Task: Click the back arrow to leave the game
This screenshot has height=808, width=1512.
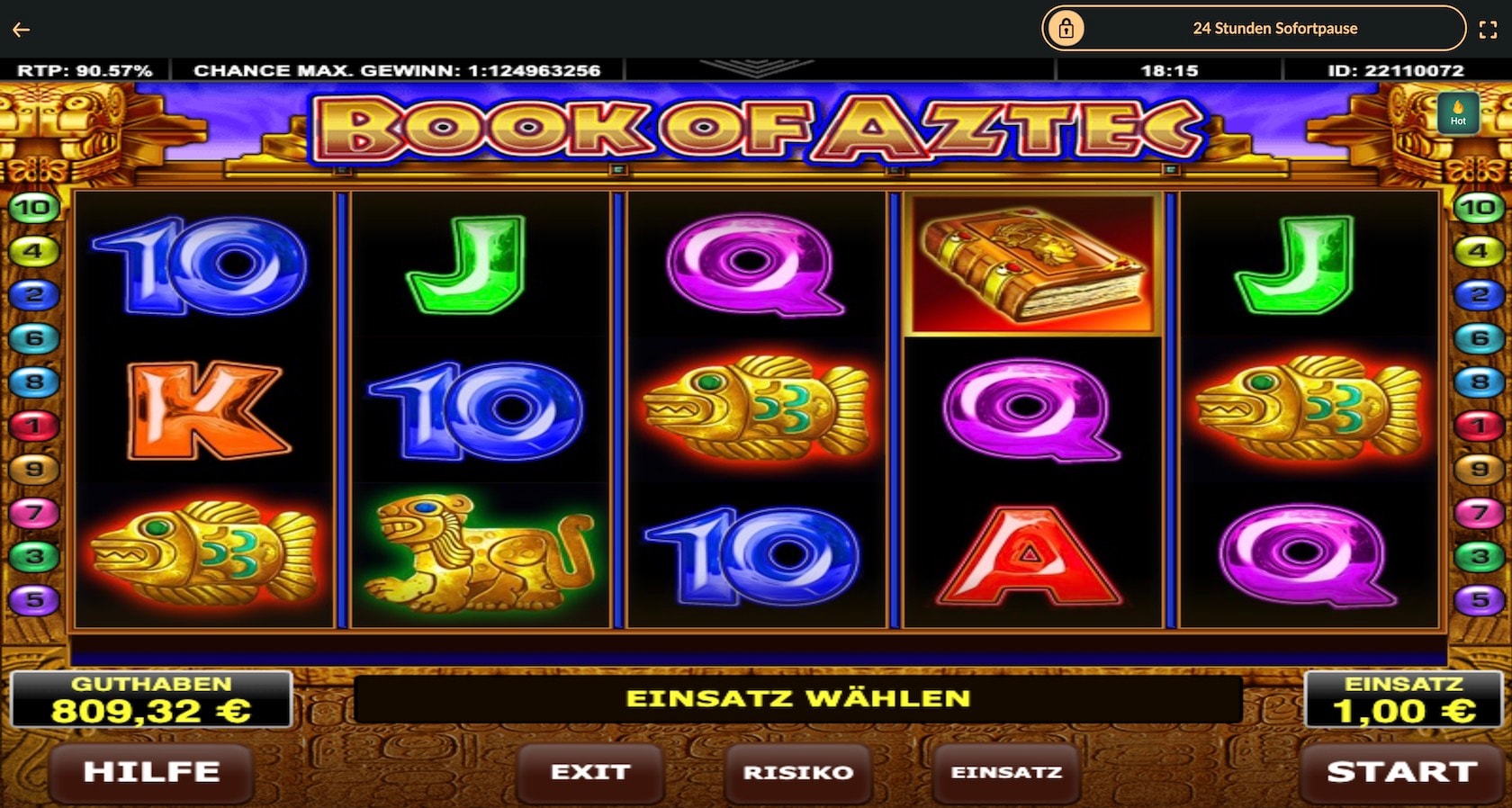Action: click(x=22, y=29)
